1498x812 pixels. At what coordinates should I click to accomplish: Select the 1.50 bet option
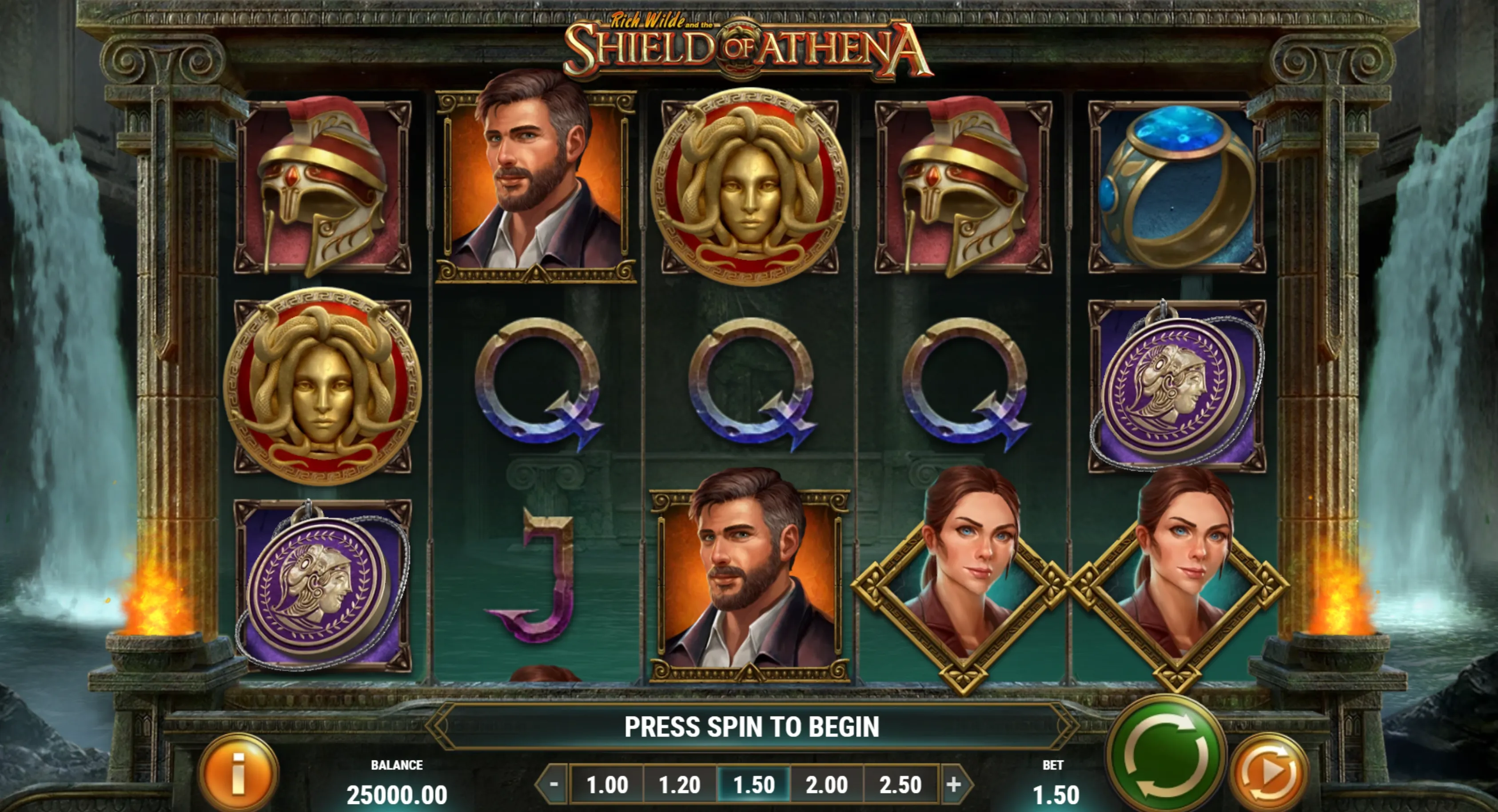coord(753,784)
